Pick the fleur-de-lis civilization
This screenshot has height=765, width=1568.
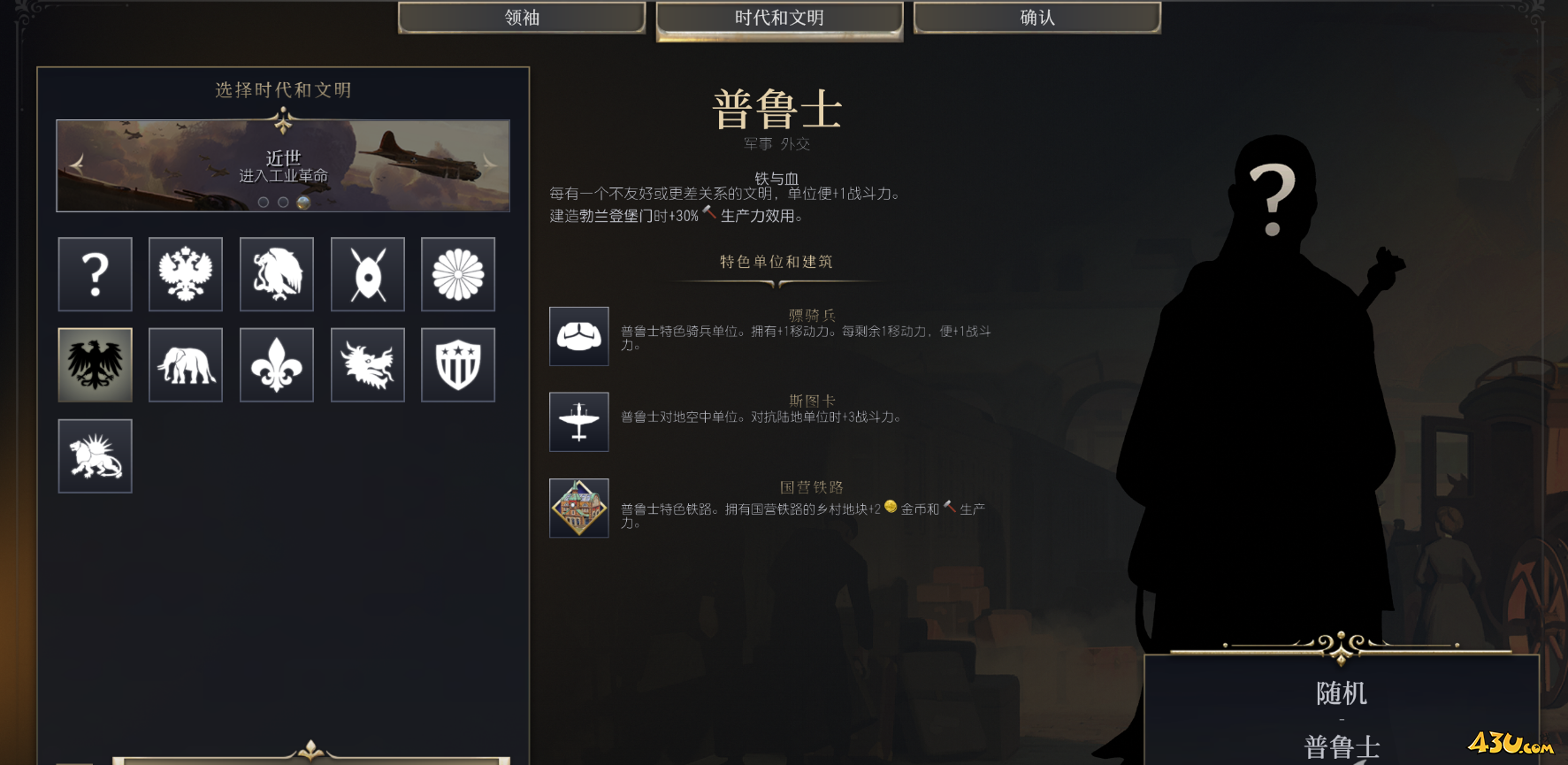point(277,365)
